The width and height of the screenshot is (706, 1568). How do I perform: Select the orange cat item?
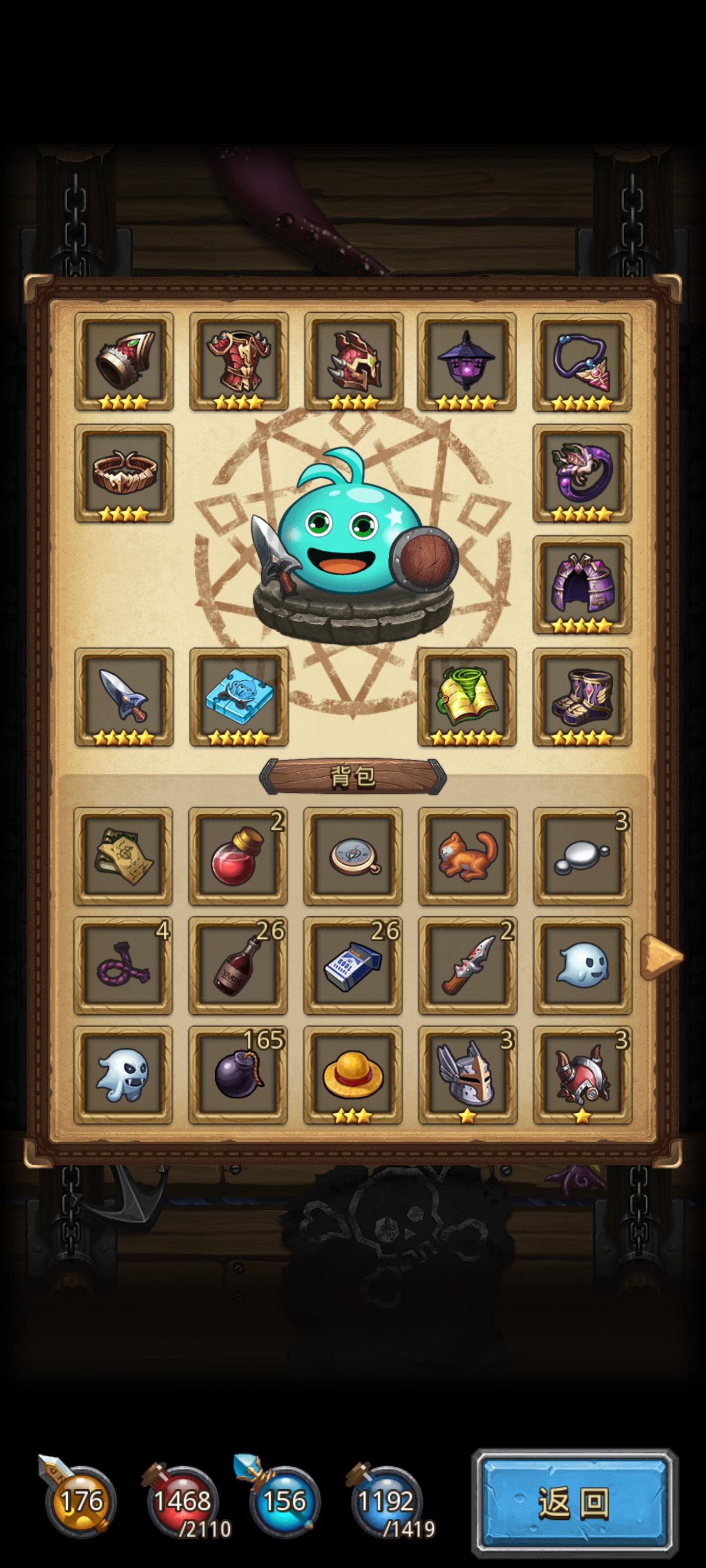pyautogui.click(x=468, y=858)
